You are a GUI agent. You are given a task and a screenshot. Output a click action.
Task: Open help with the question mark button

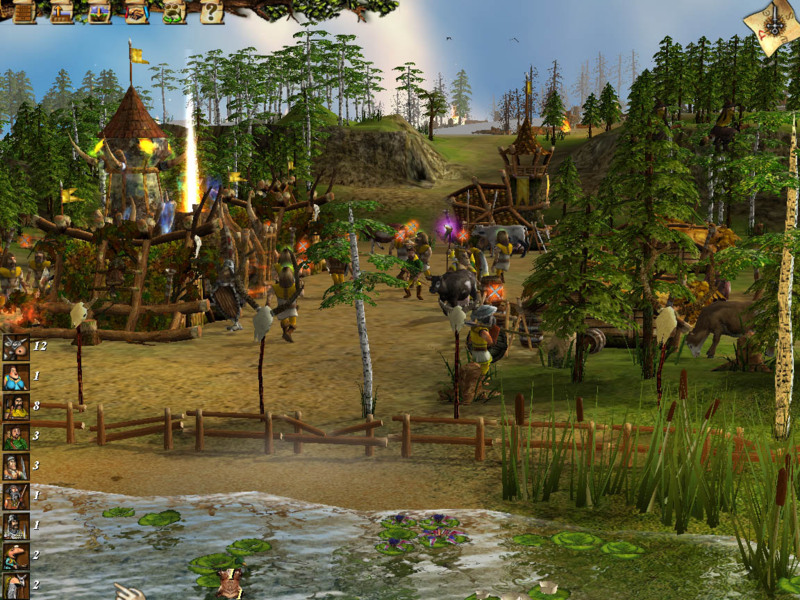[211, 12]
